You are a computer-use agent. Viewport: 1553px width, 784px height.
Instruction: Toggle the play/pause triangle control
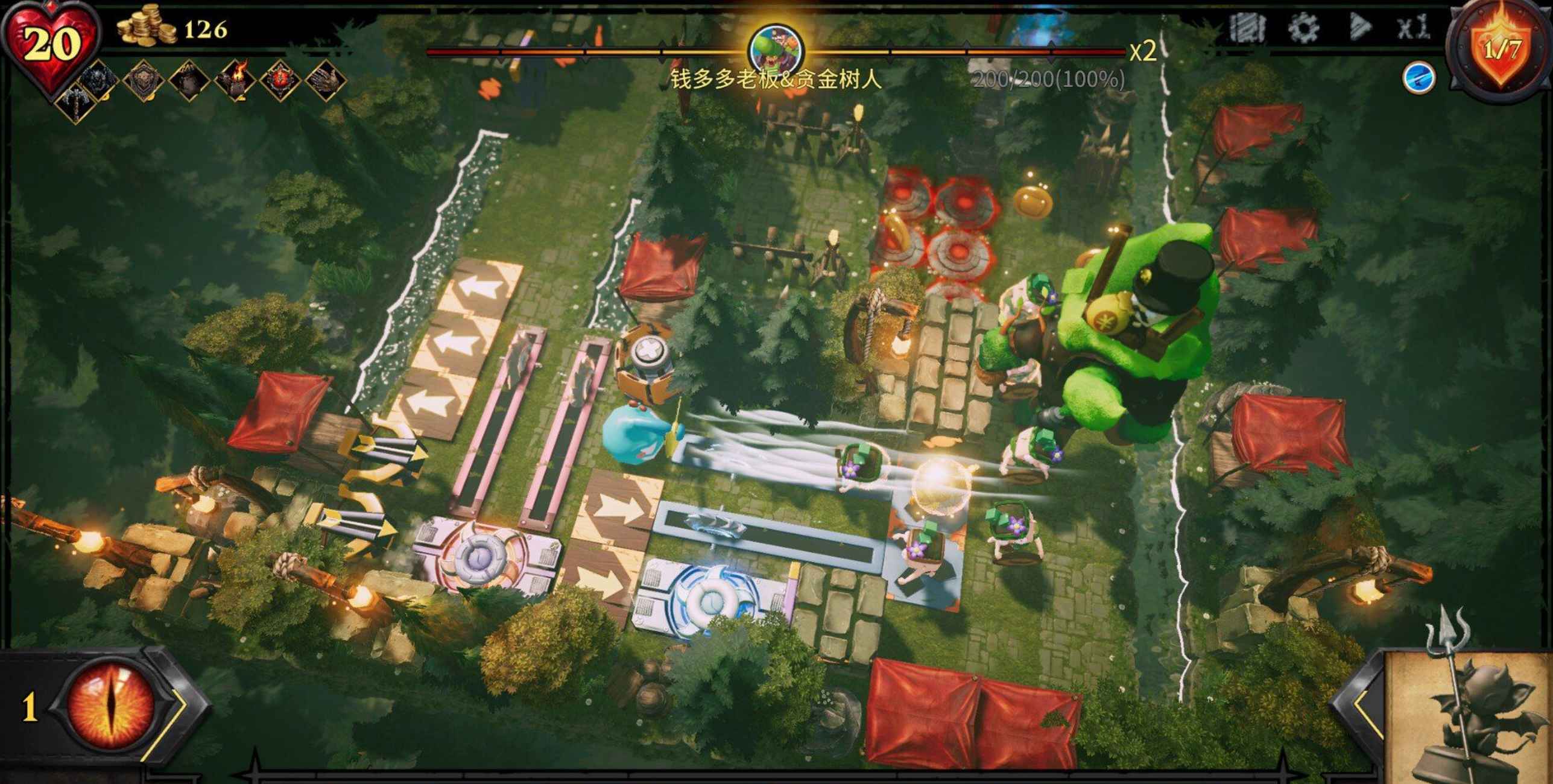click(x=1359, y=28)
